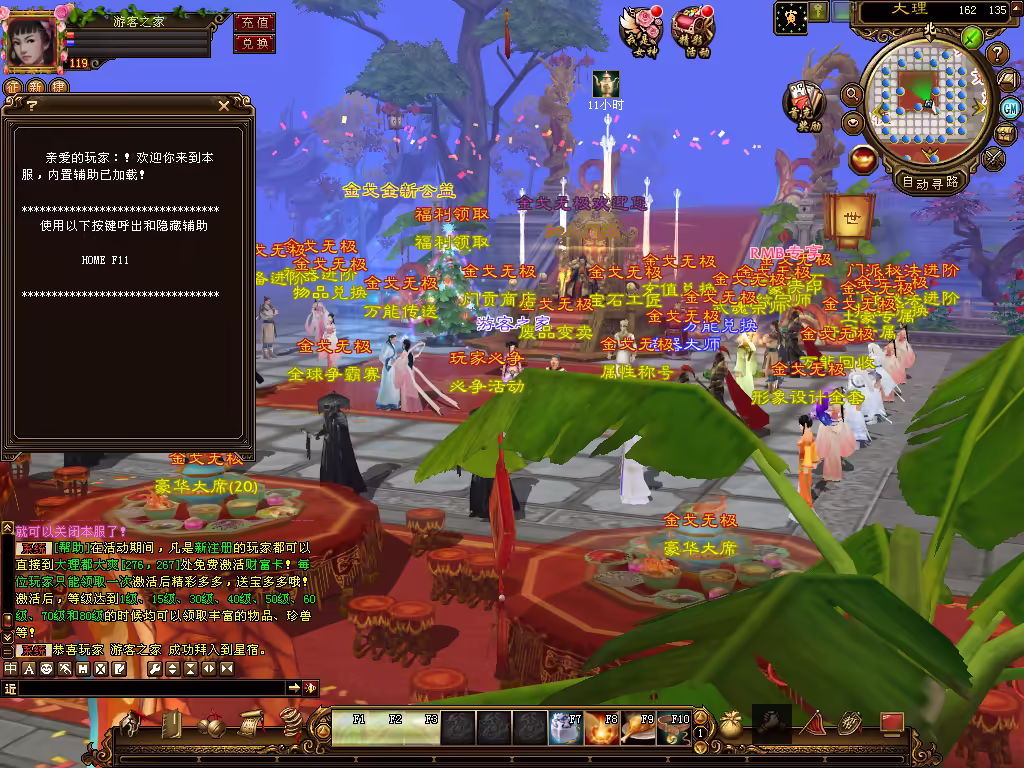Viewport: 1024px width, 768px height.
Task: Click the crossed swords icon near minimap
Action: coord(994,158)
